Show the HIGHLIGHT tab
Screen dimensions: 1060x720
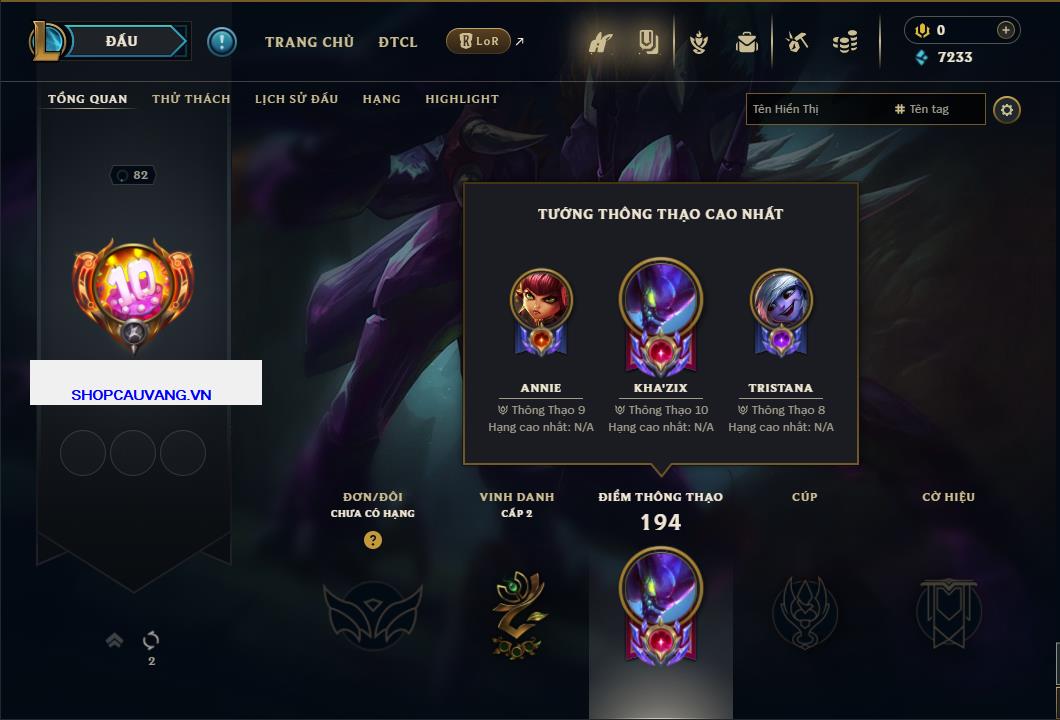[461, 99]
